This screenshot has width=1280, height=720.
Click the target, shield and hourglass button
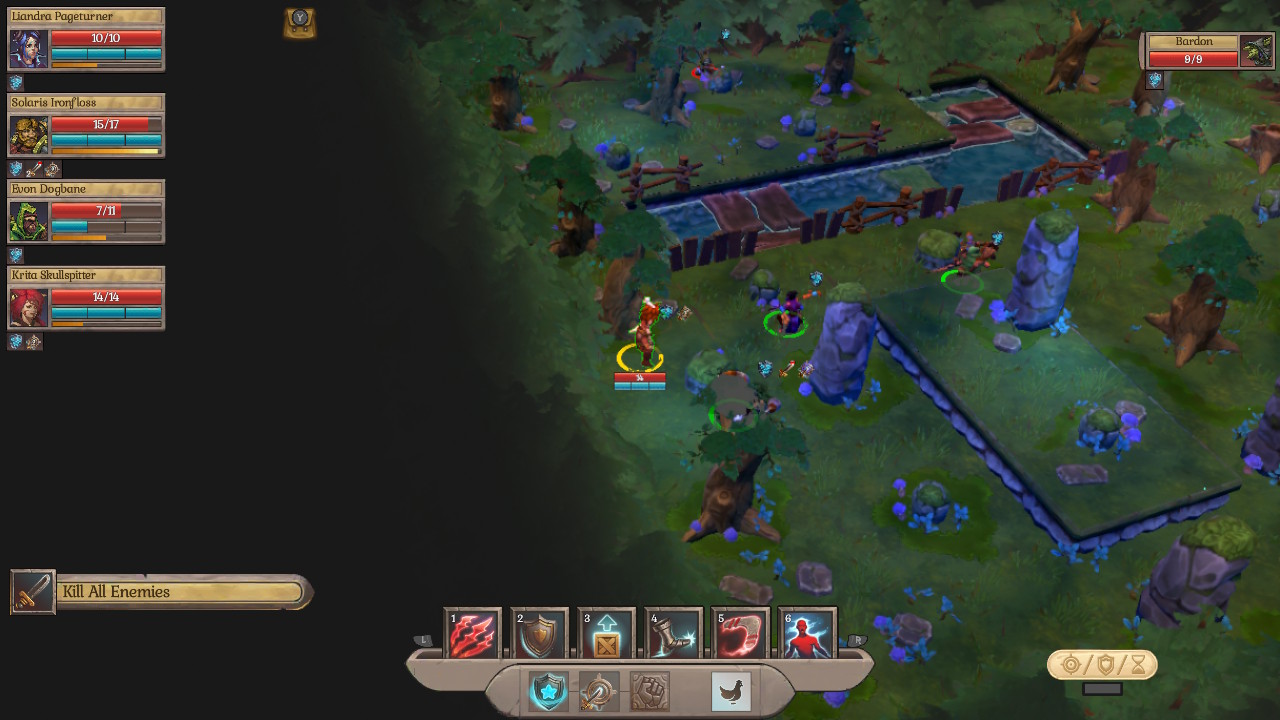pyautogui.click(x=1102, y=665)
